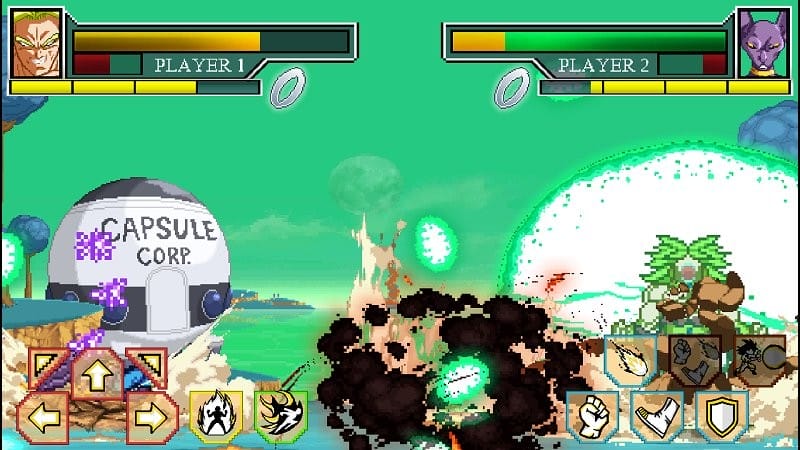The height and width of the screenshot is (450, 800).
Task: Use the dash sprint ability button
Action: point(280,415)
